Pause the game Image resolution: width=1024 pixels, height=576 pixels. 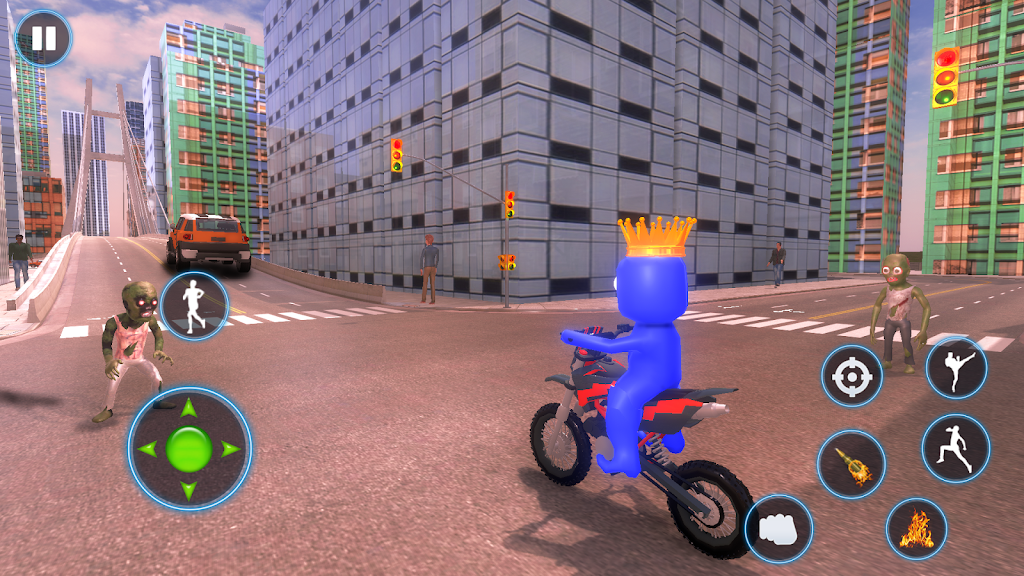click(x=44, y=38)
